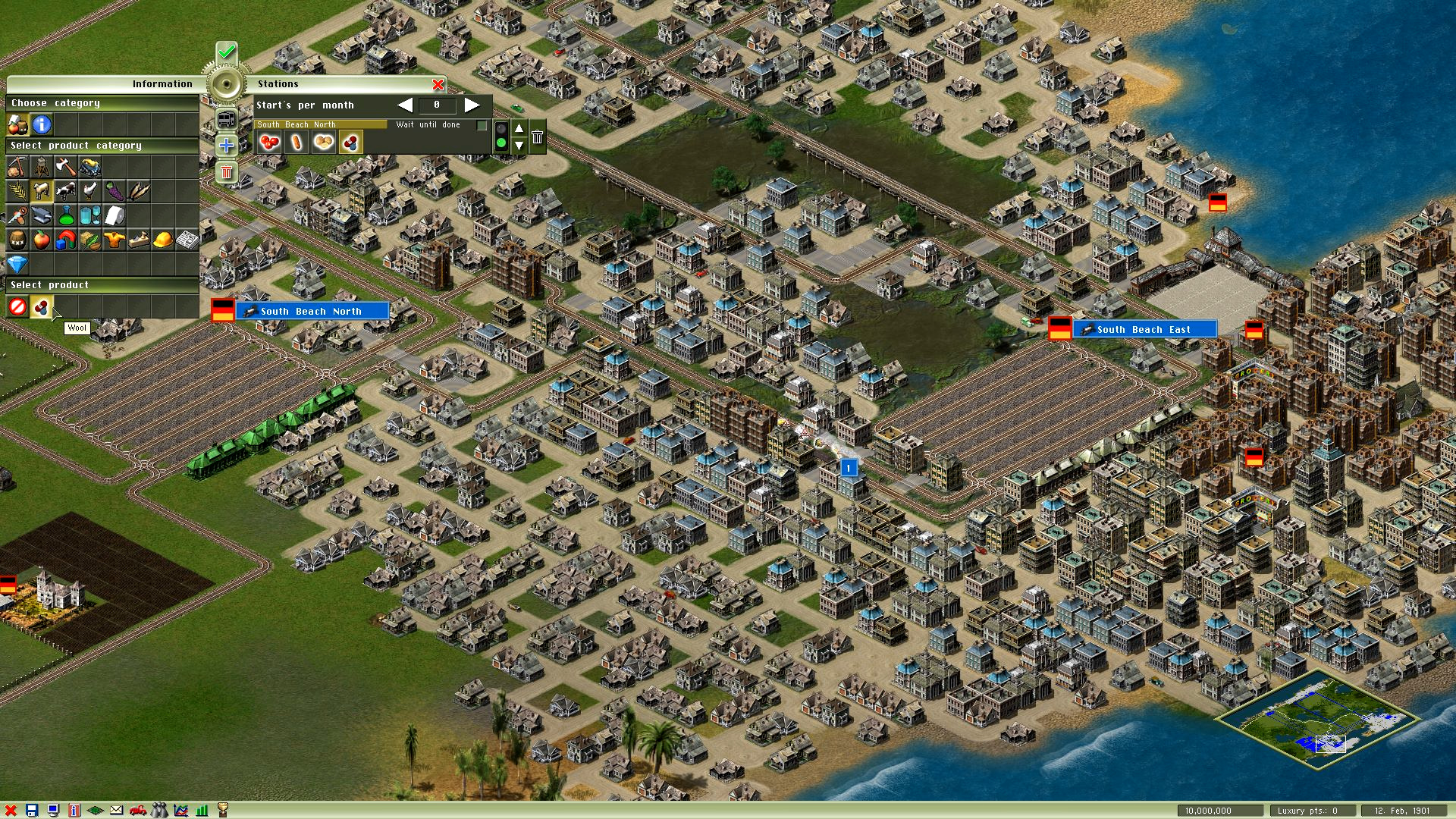Select the Wool product icon
This screenshot has width=1456, height=819.
click(41, 306)
